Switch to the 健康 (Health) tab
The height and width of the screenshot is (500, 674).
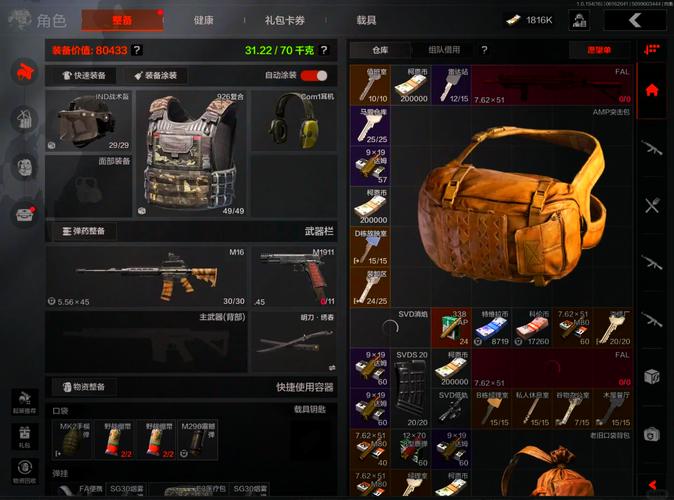point(203,20)
